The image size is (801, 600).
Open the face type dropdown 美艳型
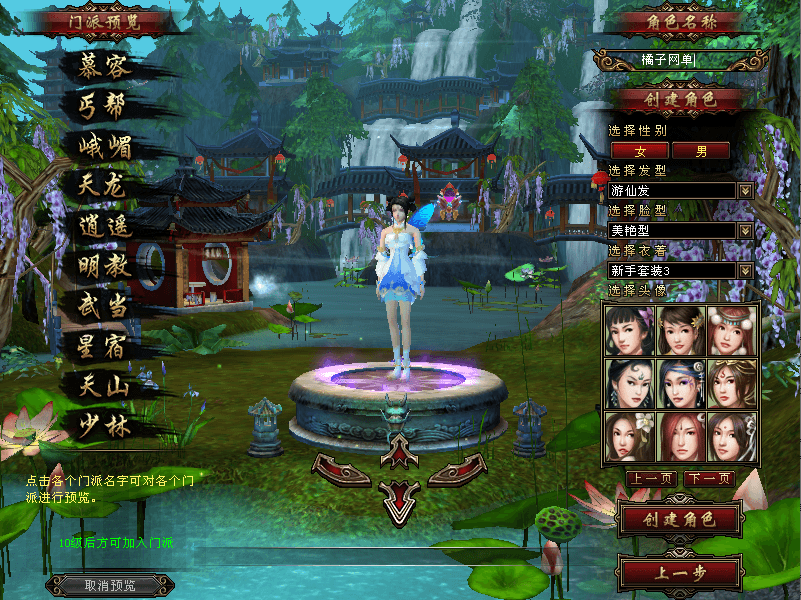click(745, 231)
